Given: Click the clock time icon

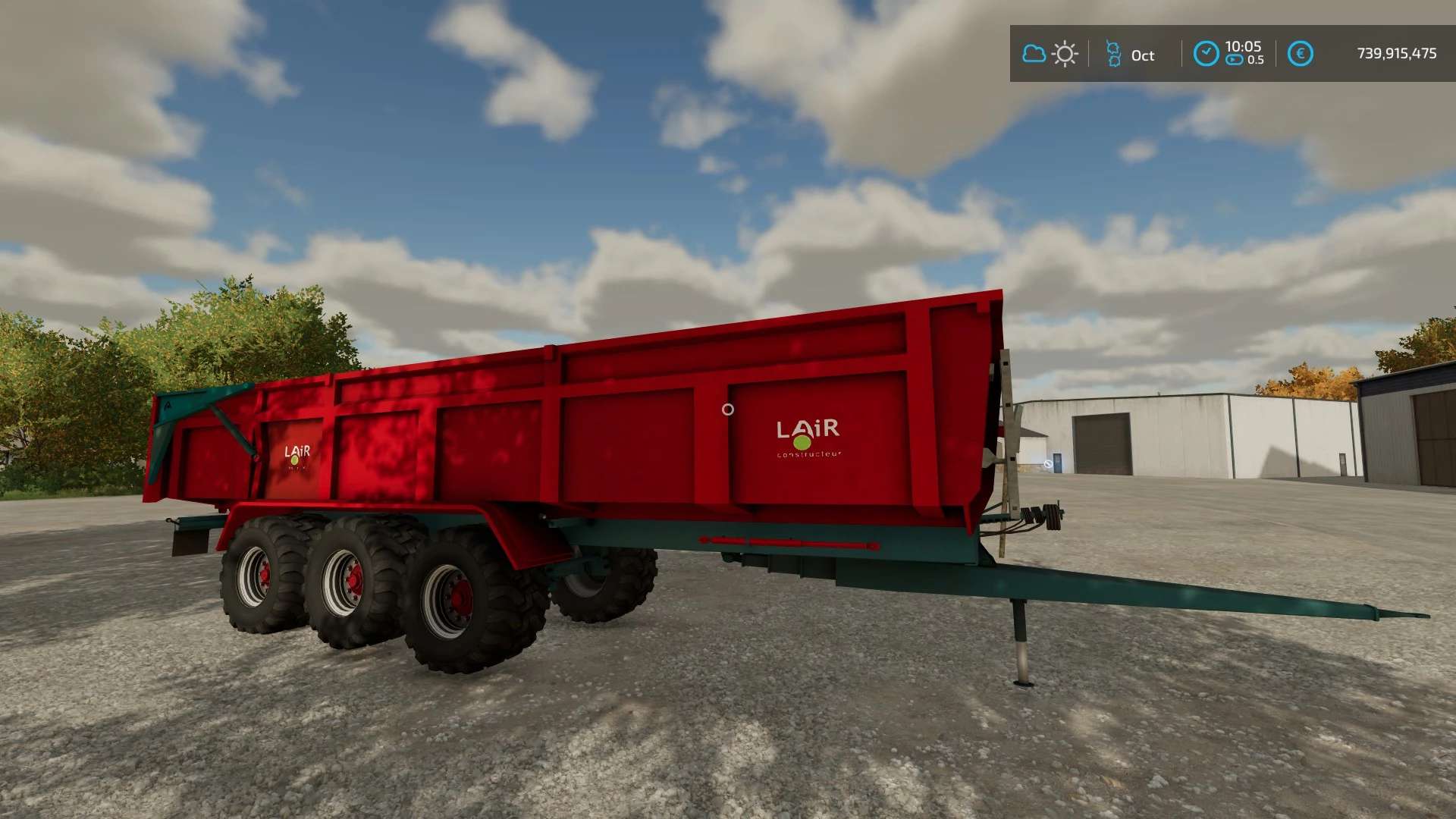Looking at the screenshot, I should [1206, 54].
